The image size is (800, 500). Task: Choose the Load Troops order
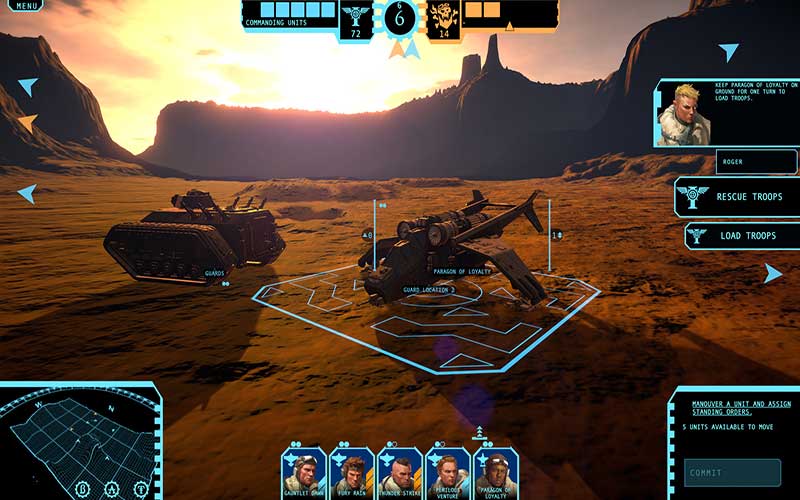(x=741, y=237)
